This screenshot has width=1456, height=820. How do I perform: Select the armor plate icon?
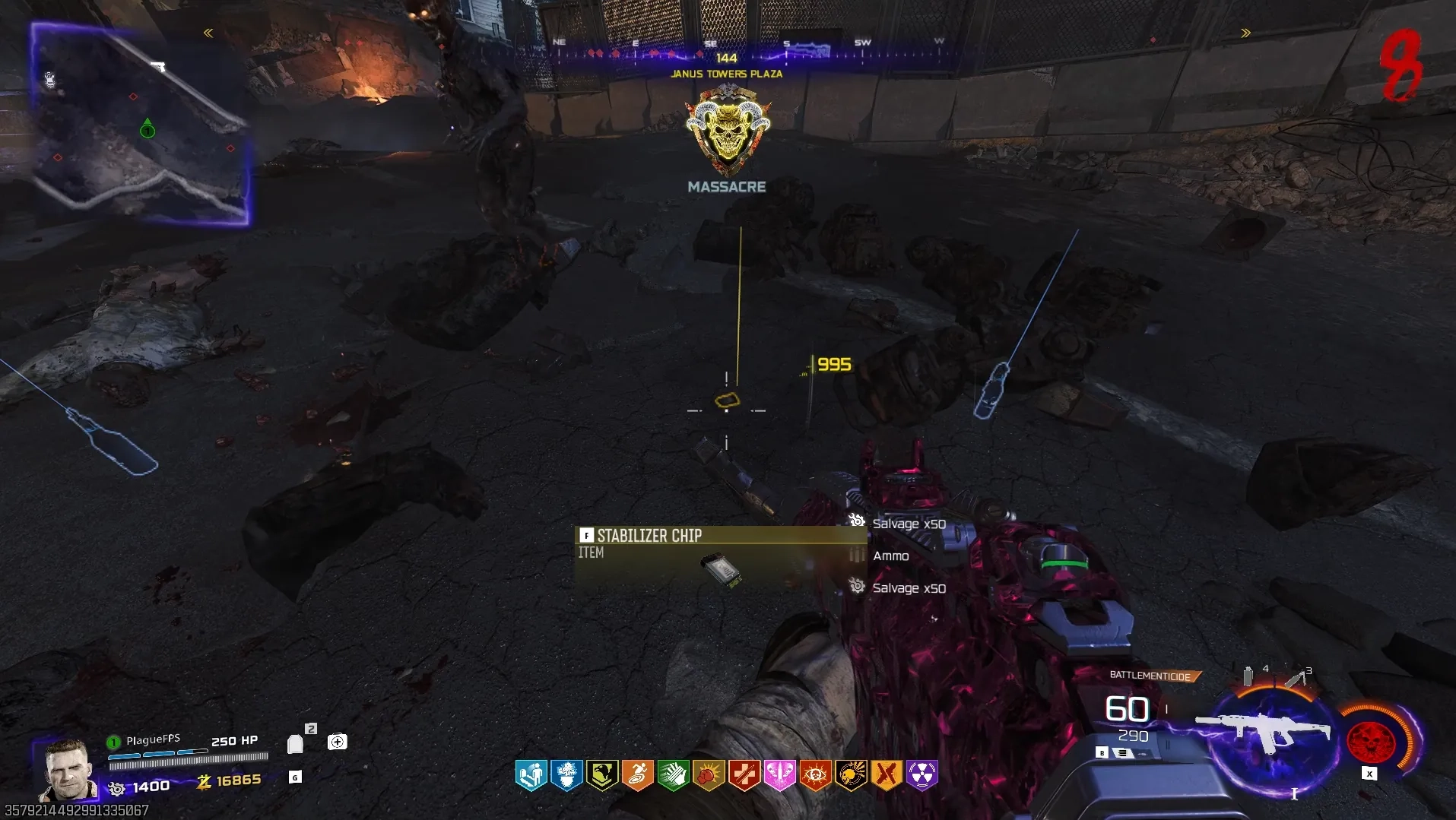click(295, 743)
